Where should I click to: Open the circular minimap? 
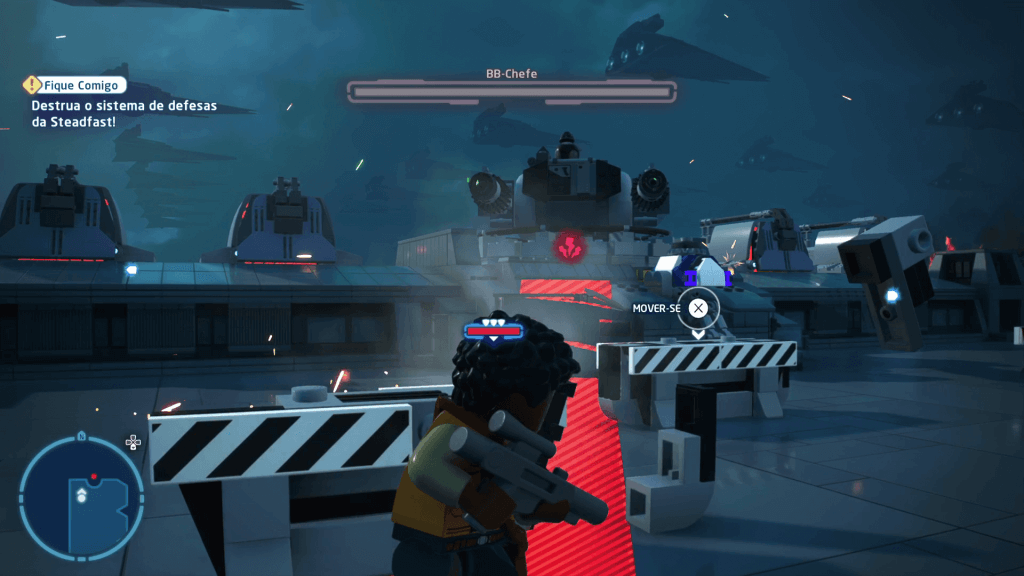[81, 497]
